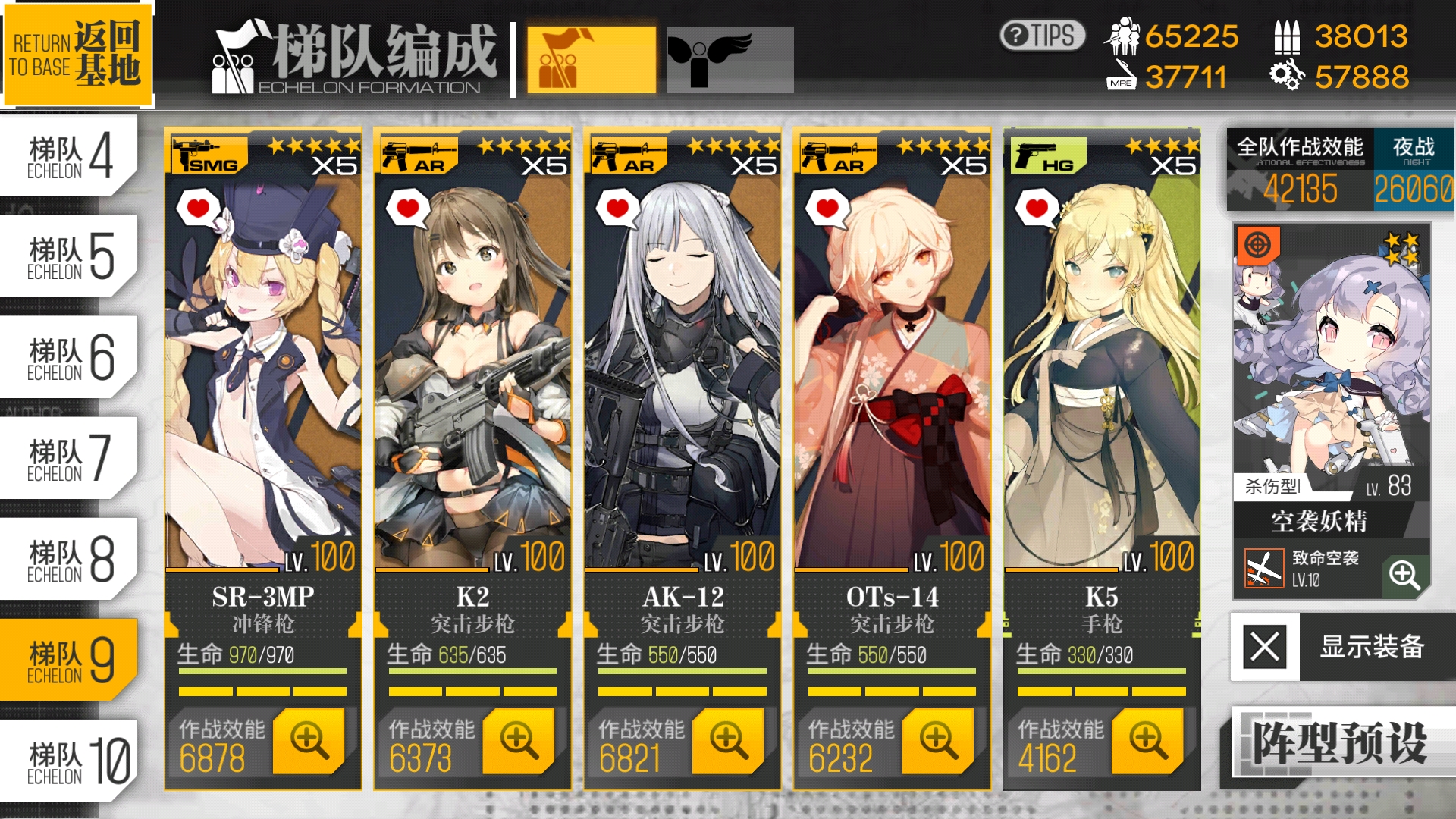1456x819 pixels.
Task: Switch to Echelon 5
Action: (x=68, y=256)
